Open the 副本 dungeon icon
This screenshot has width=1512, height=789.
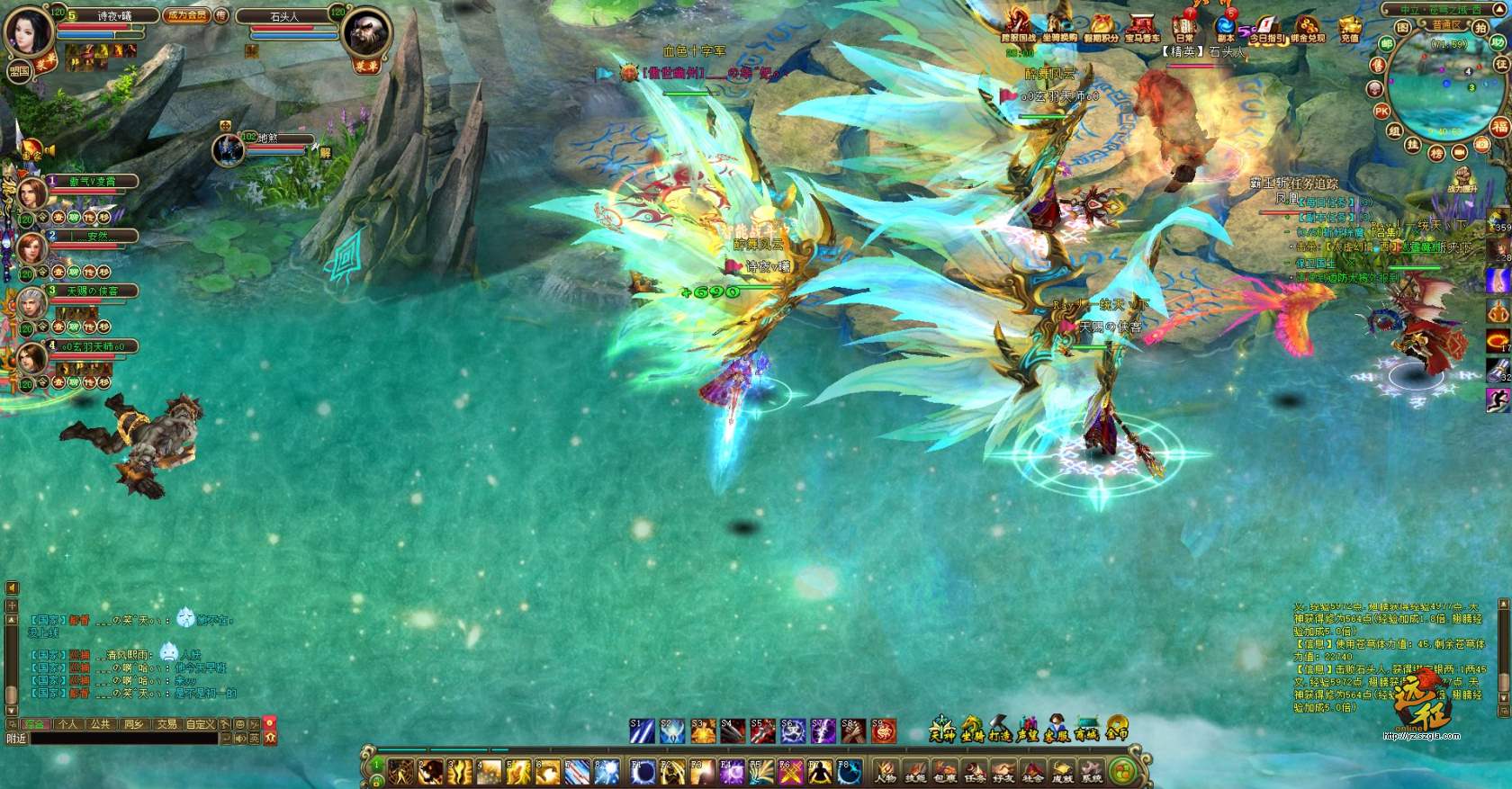tap(1226, 27)
